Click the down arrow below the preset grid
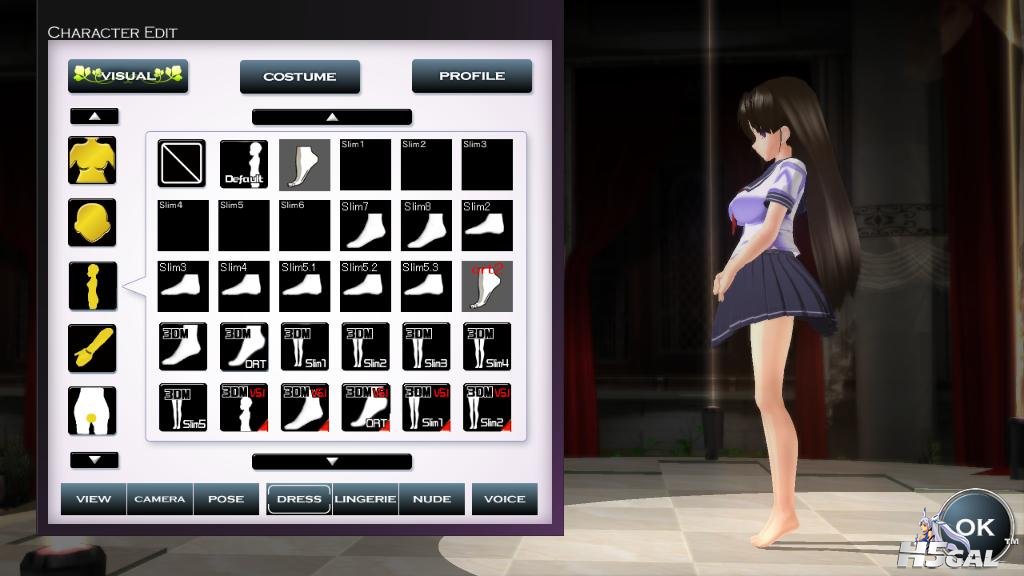The width and height of the screenshot is (1024, 576). [332, 461]
